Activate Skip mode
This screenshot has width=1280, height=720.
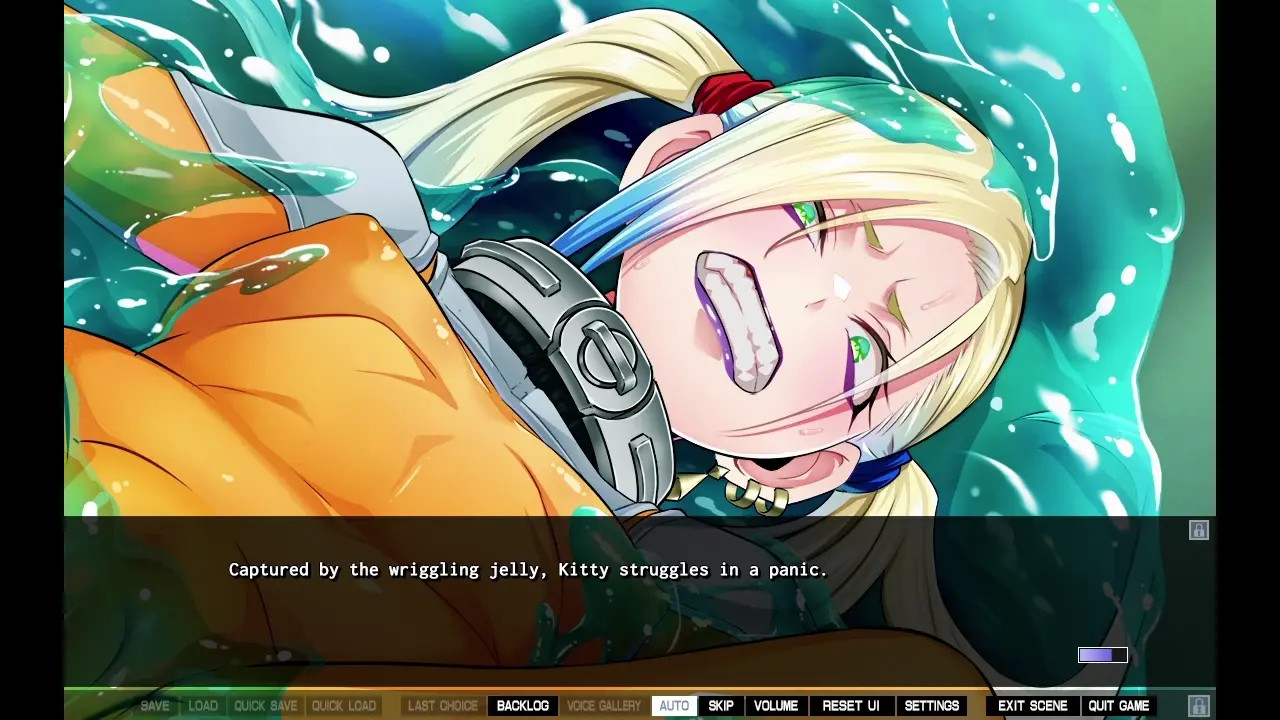point(721,706)
